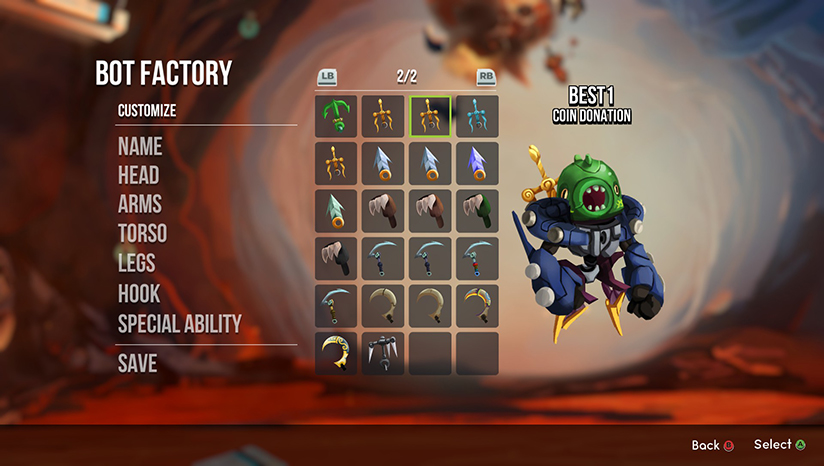Image resolution: width=824 pixels, height=466 pixels.
Task: Go to the Legs category
Action: [139, 264]
